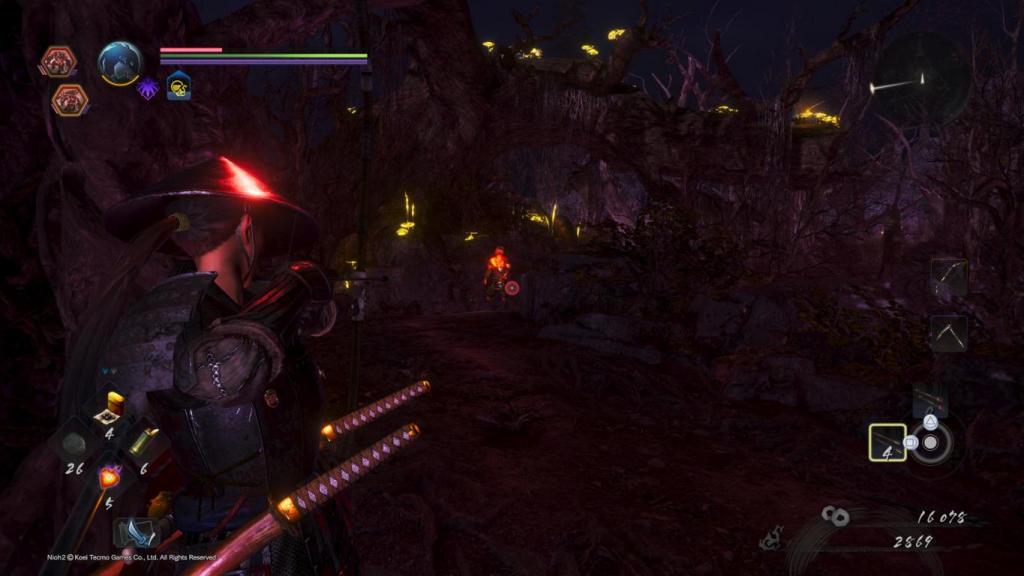This screenshot has height=576, width=1024.
Task: Select the stone item with count 26
Action: click(x=74, y=445)
